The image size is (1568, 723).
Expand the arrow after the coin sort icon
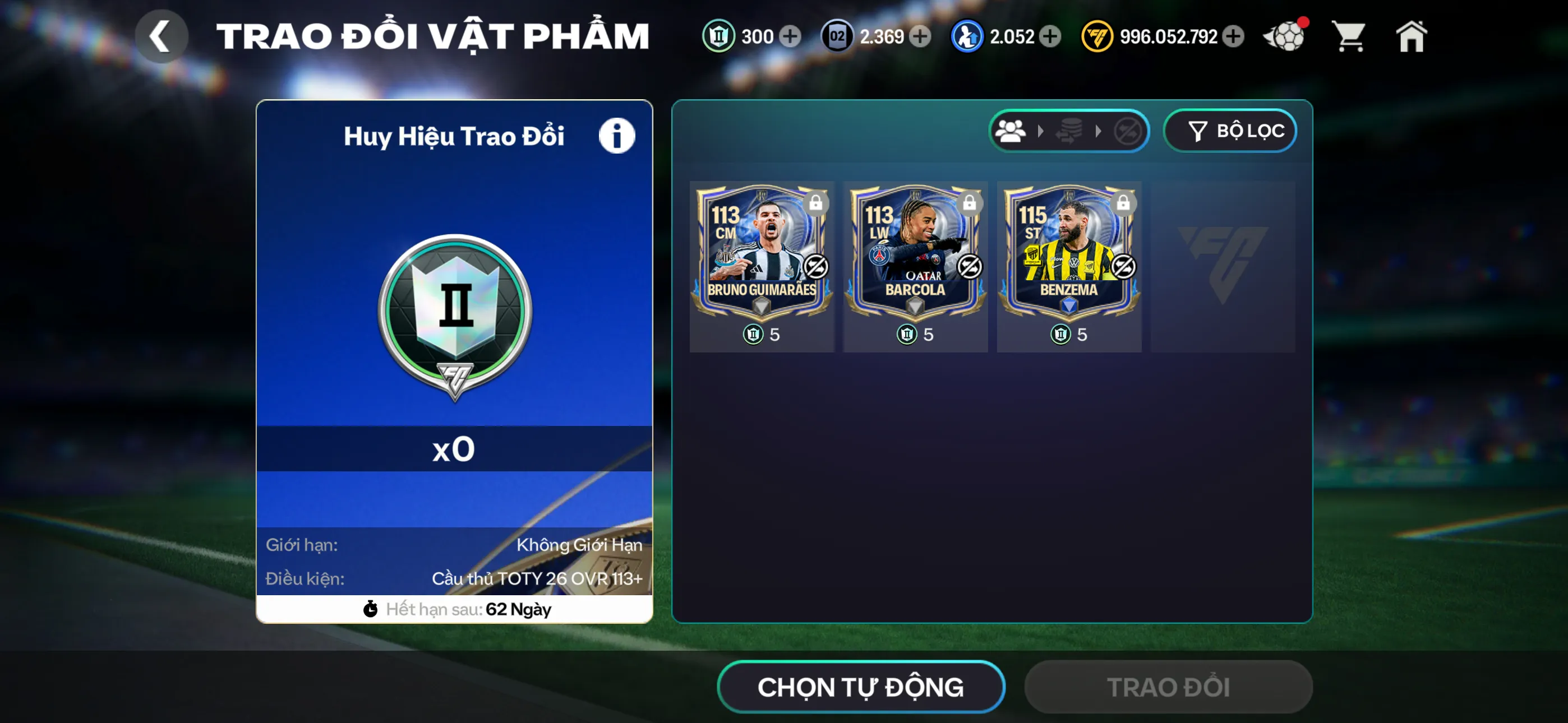[1099, 131]
